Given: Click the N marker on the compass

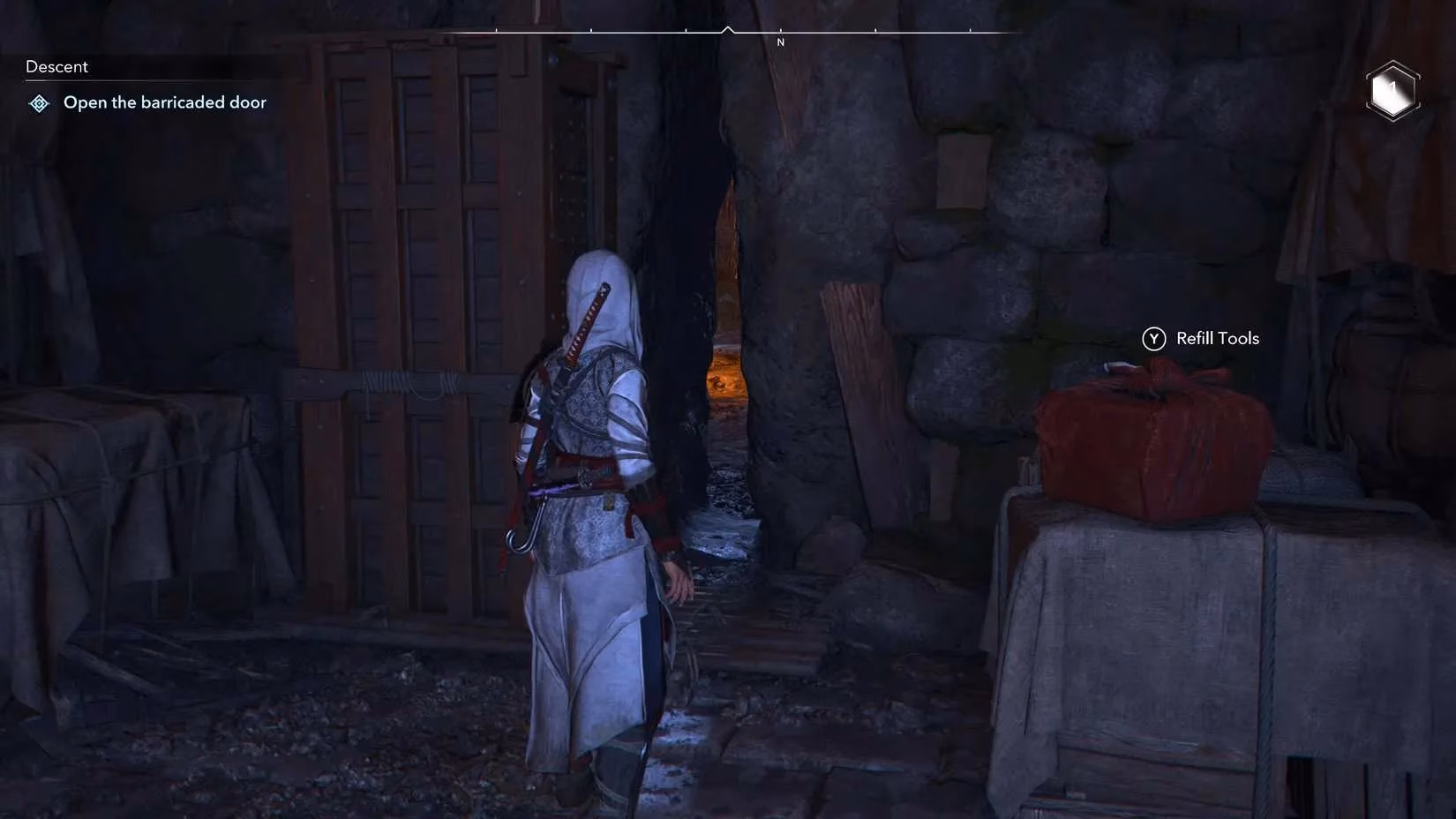Looking at the screenshot, I should [x=780, y=41].
